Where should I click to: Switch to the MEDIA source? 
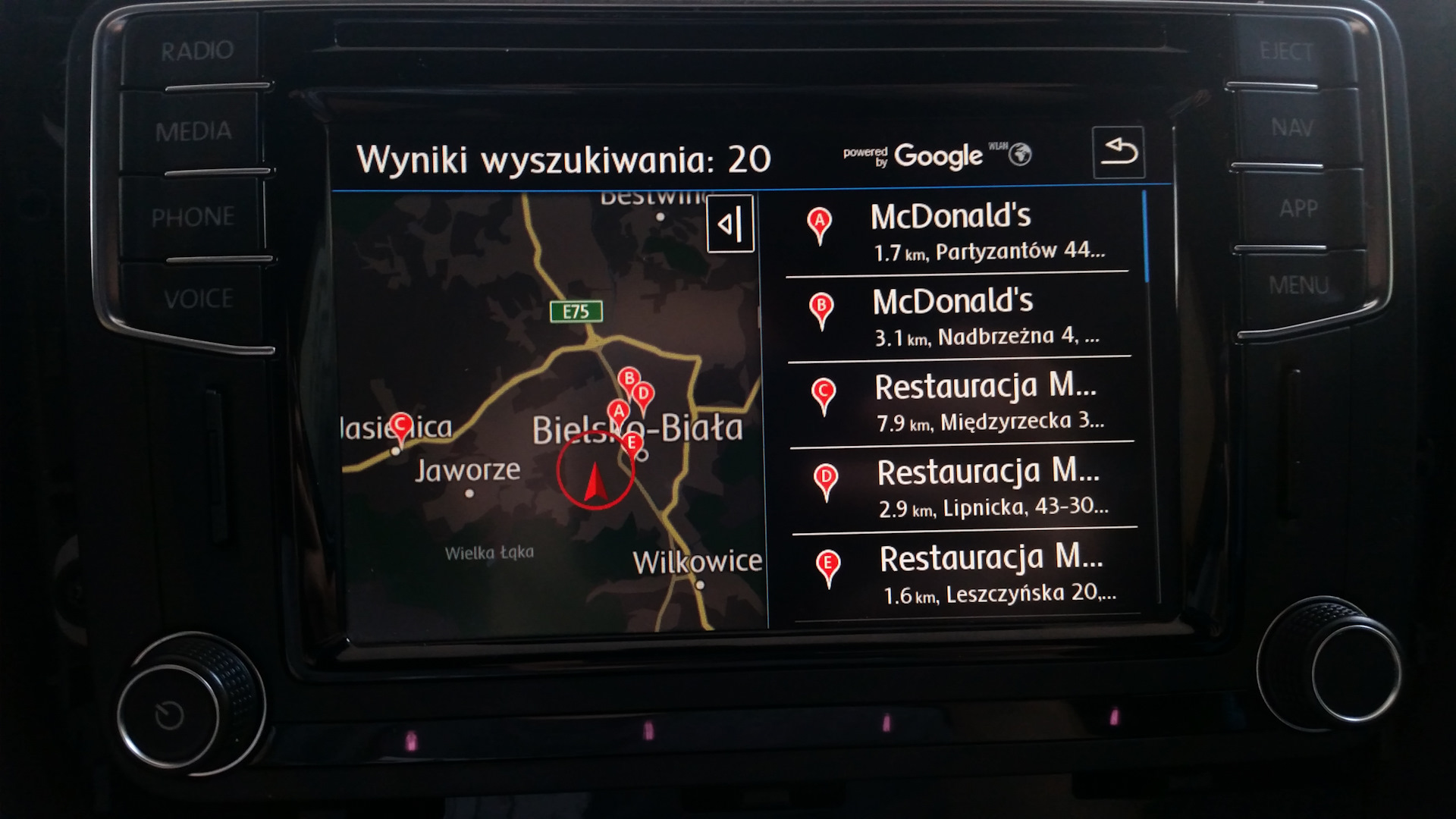[x=193, y=131]
